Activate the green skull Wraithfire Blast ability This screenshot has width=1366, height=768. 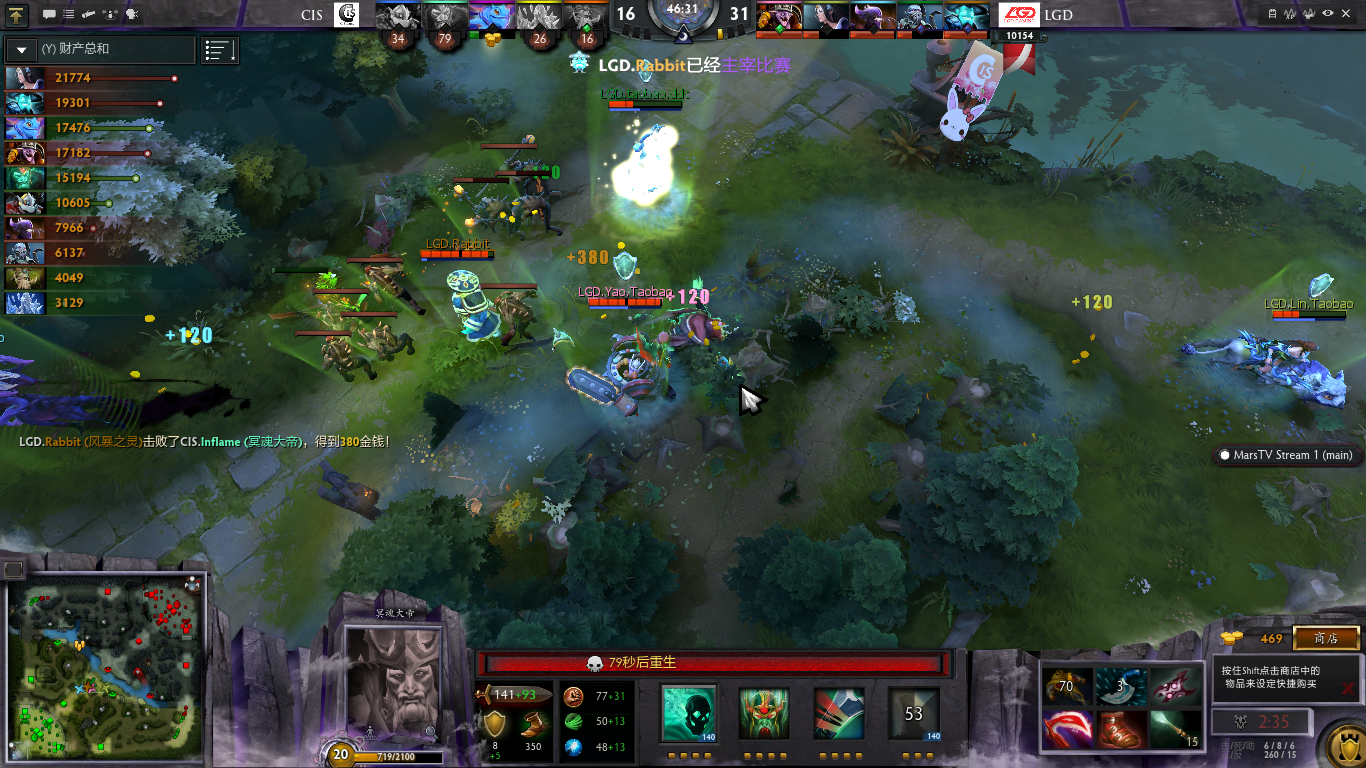(689, 714)
